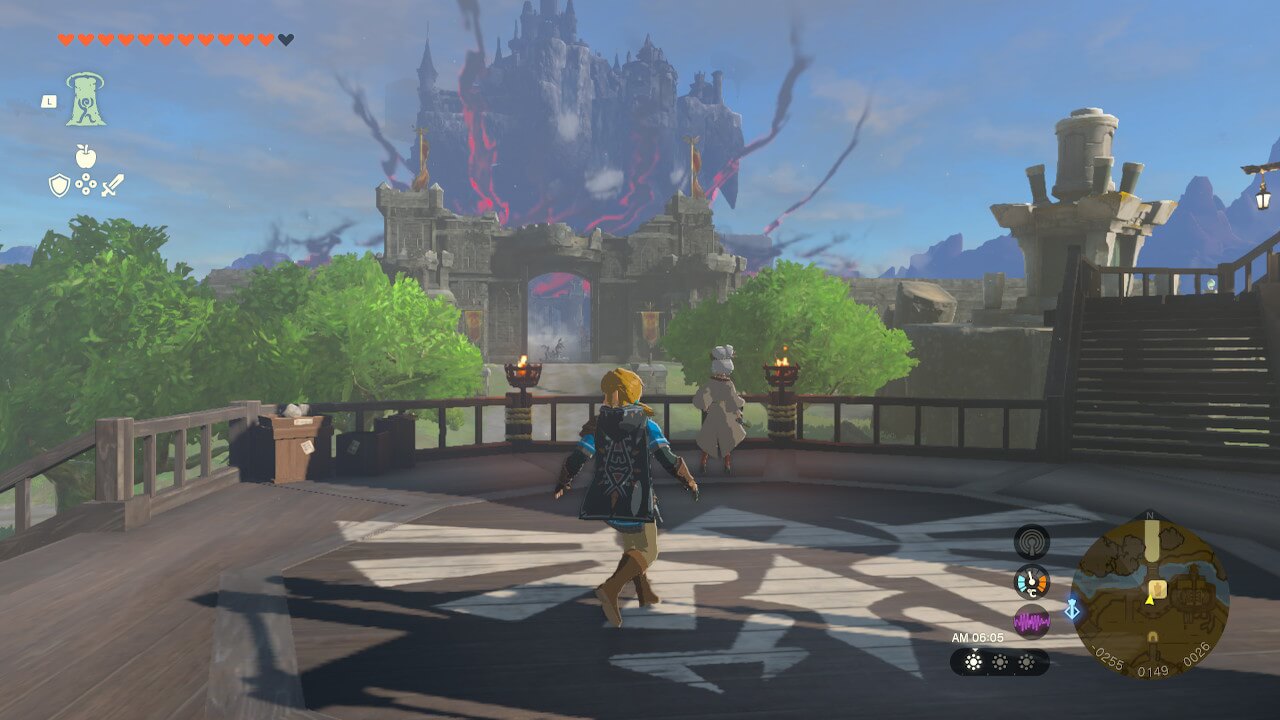The height and width of the screenshot is (720, 1280).
Task: Select the yellow square tower marker on minimap
Action: (x=1158, y=588)
